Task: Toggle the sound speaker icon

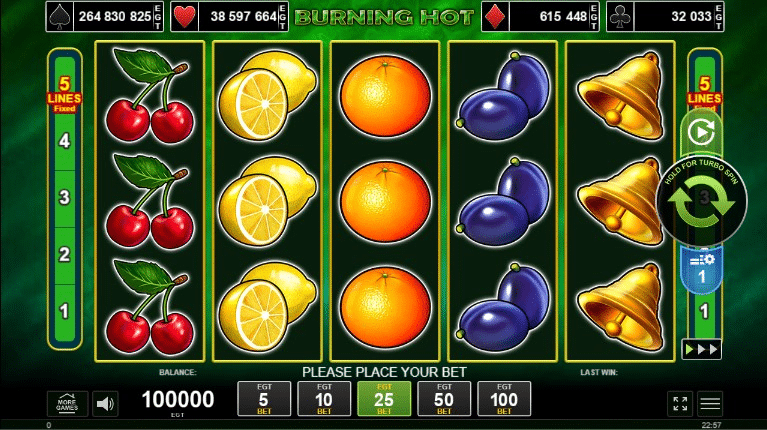Action: (x=105, y=403)
